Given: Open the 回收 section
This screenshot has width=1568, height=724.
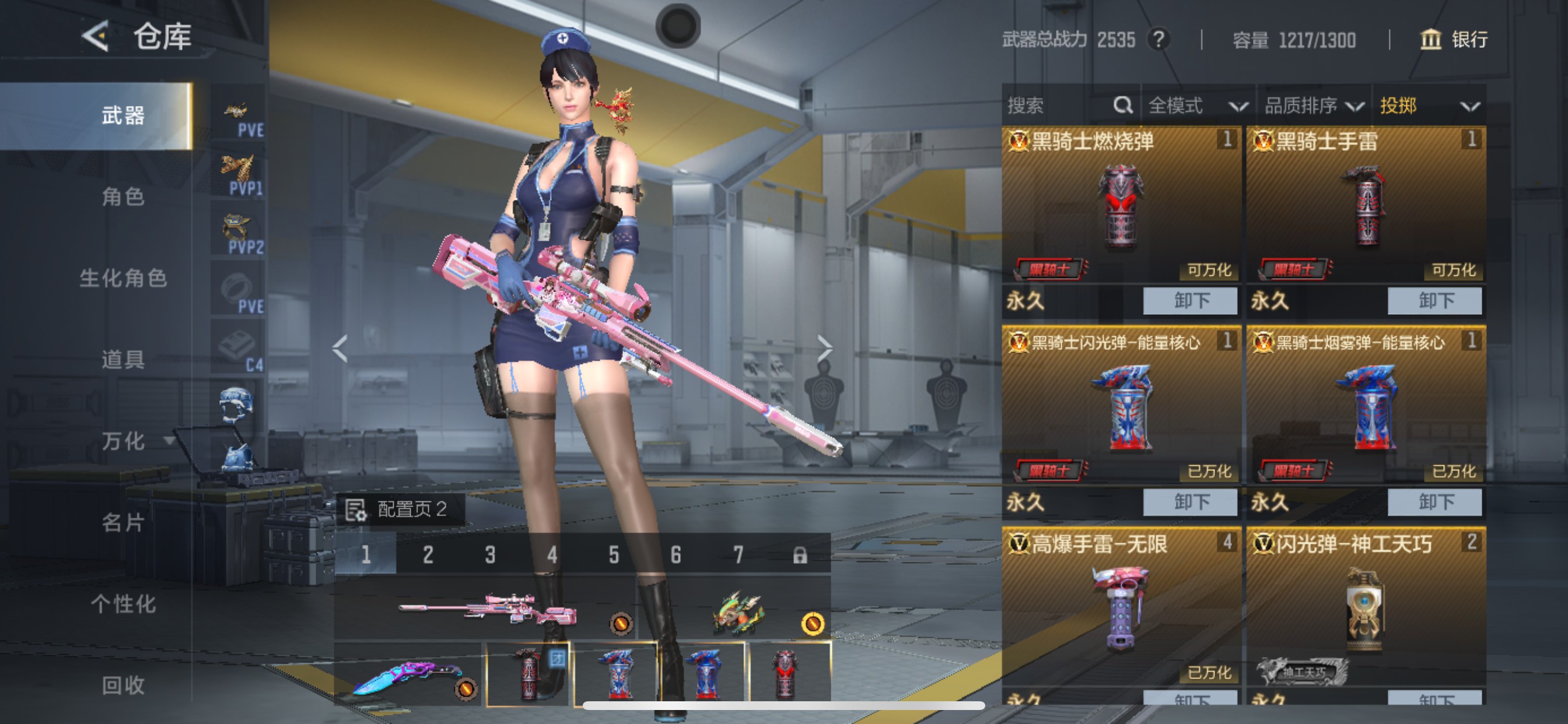Looking at the screenshot, I should tap(123, 685).
